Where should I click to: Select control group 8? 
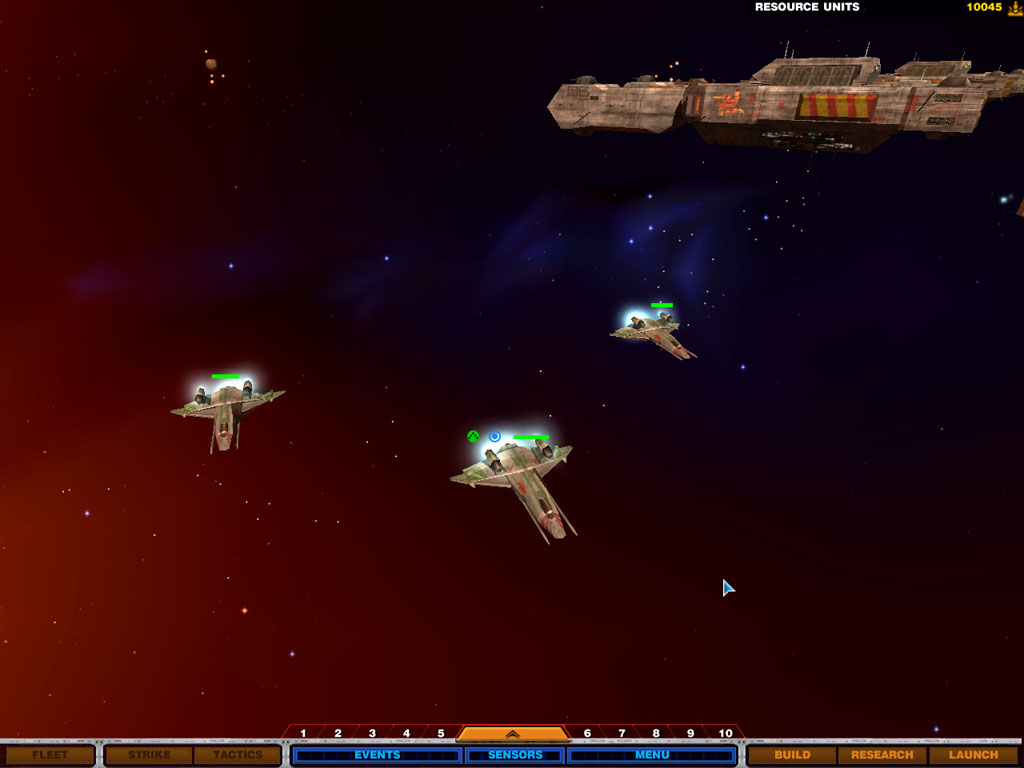tap(656, 734)
